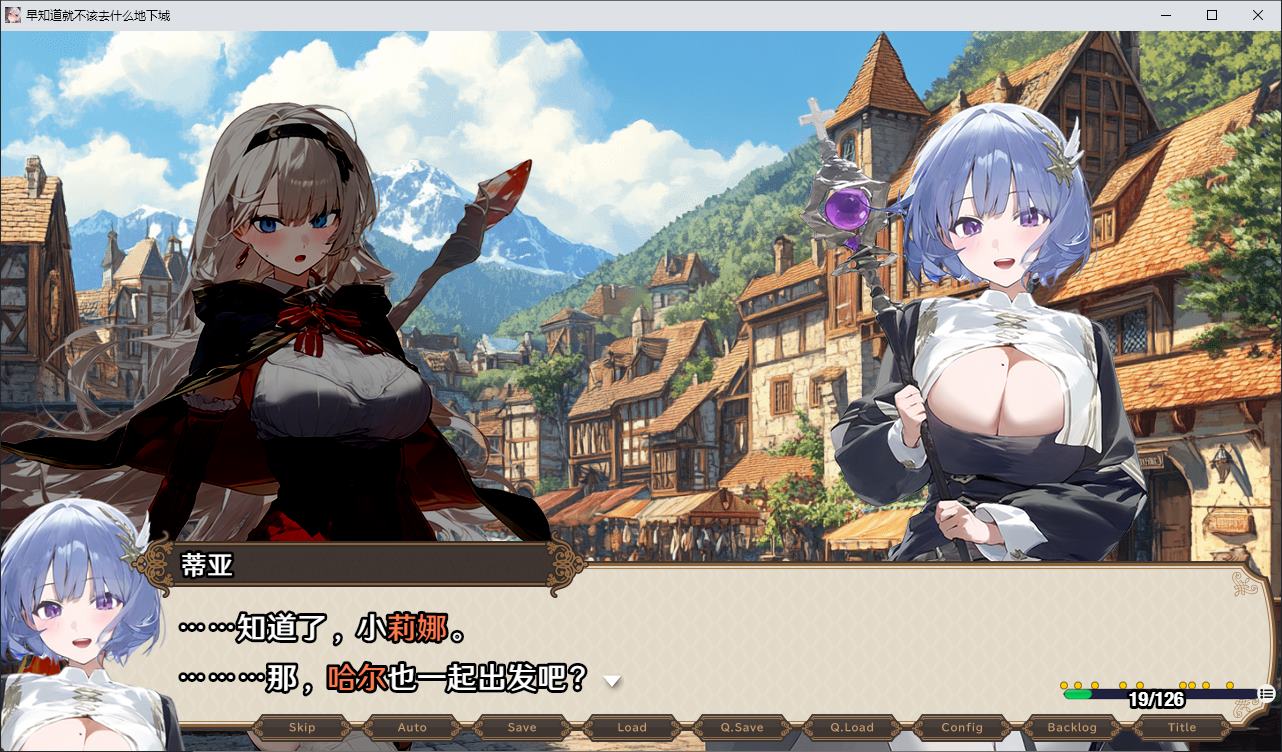
Task: Open the Backlog message history
Action: pyautogui.click(x=1071, y=727)
